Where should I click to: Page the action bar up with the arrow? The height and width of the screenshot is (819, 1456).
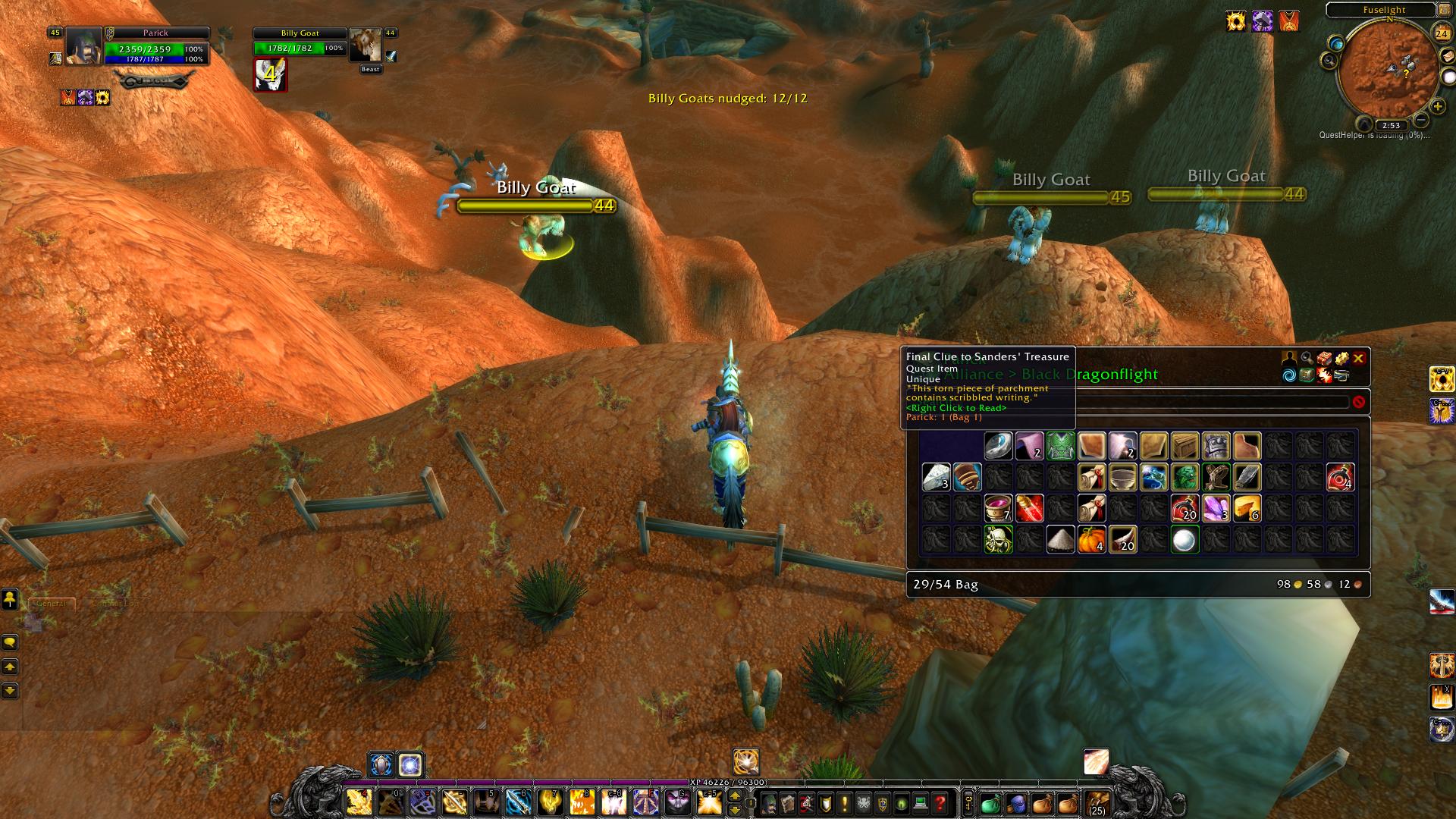coord(734,795)
